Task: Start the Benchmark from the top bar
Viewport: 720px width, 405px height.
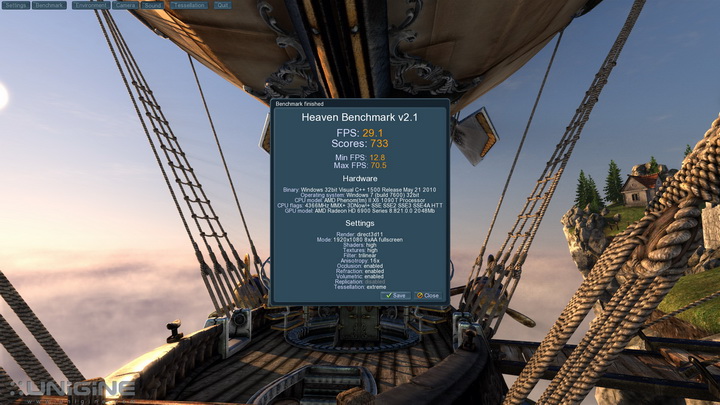Action: click(x=49, y=5)
